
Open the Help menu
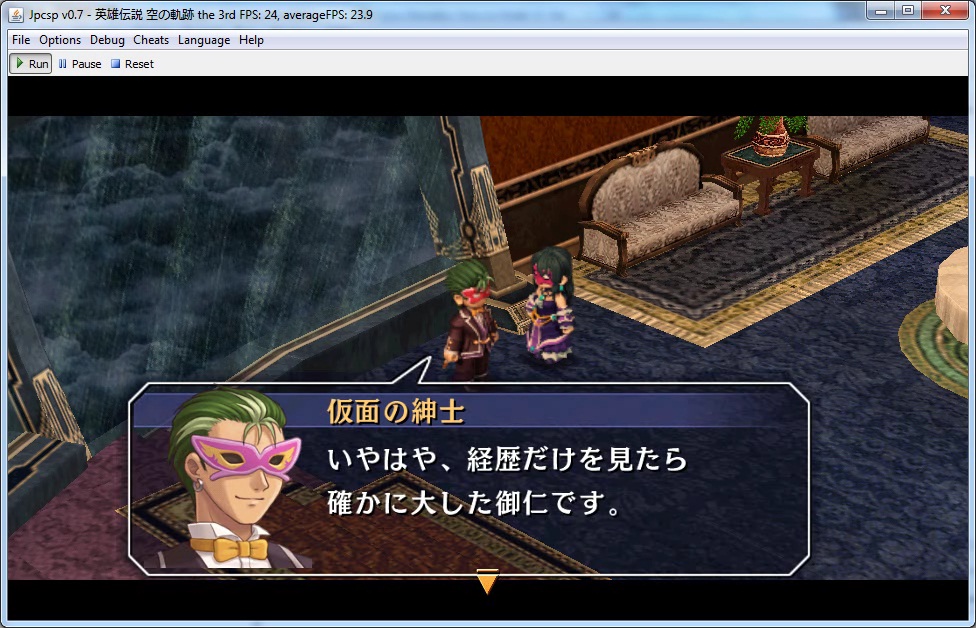[251, 40]
